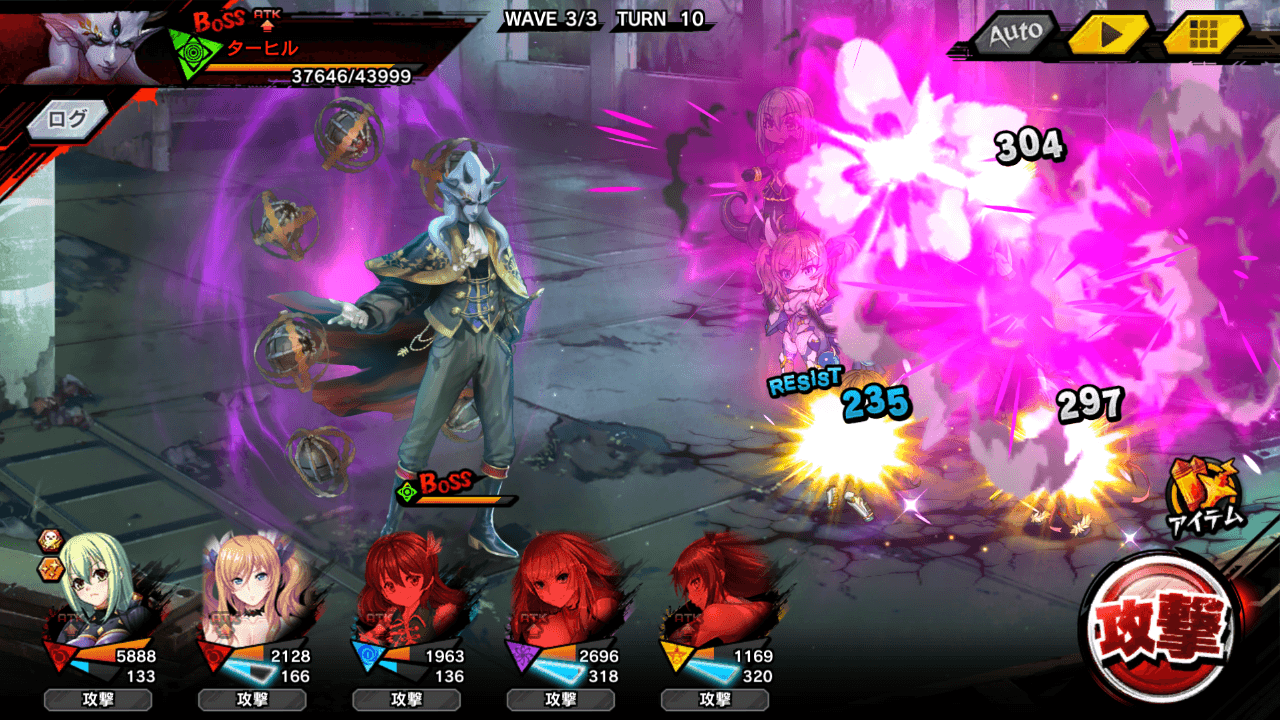Select the blonde twin-tail character portrait
The height and width of the screenshot is (720, 1280).
(x=250, y=588)
